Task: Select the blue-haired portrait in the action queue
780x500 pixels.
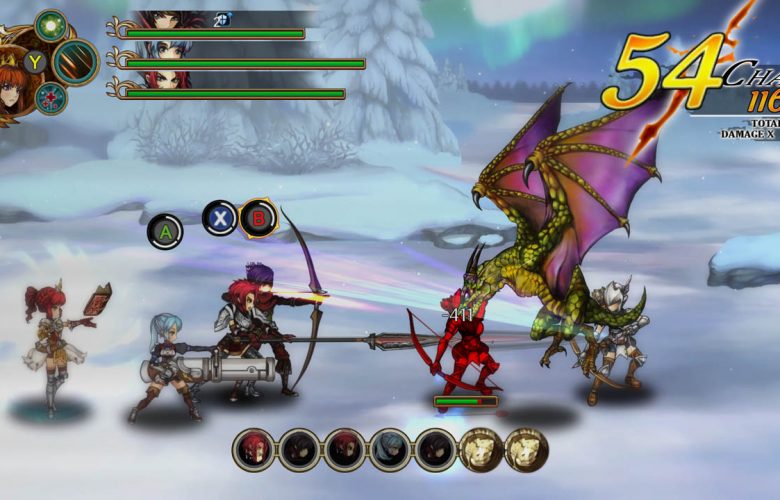Action: [390, 450]
